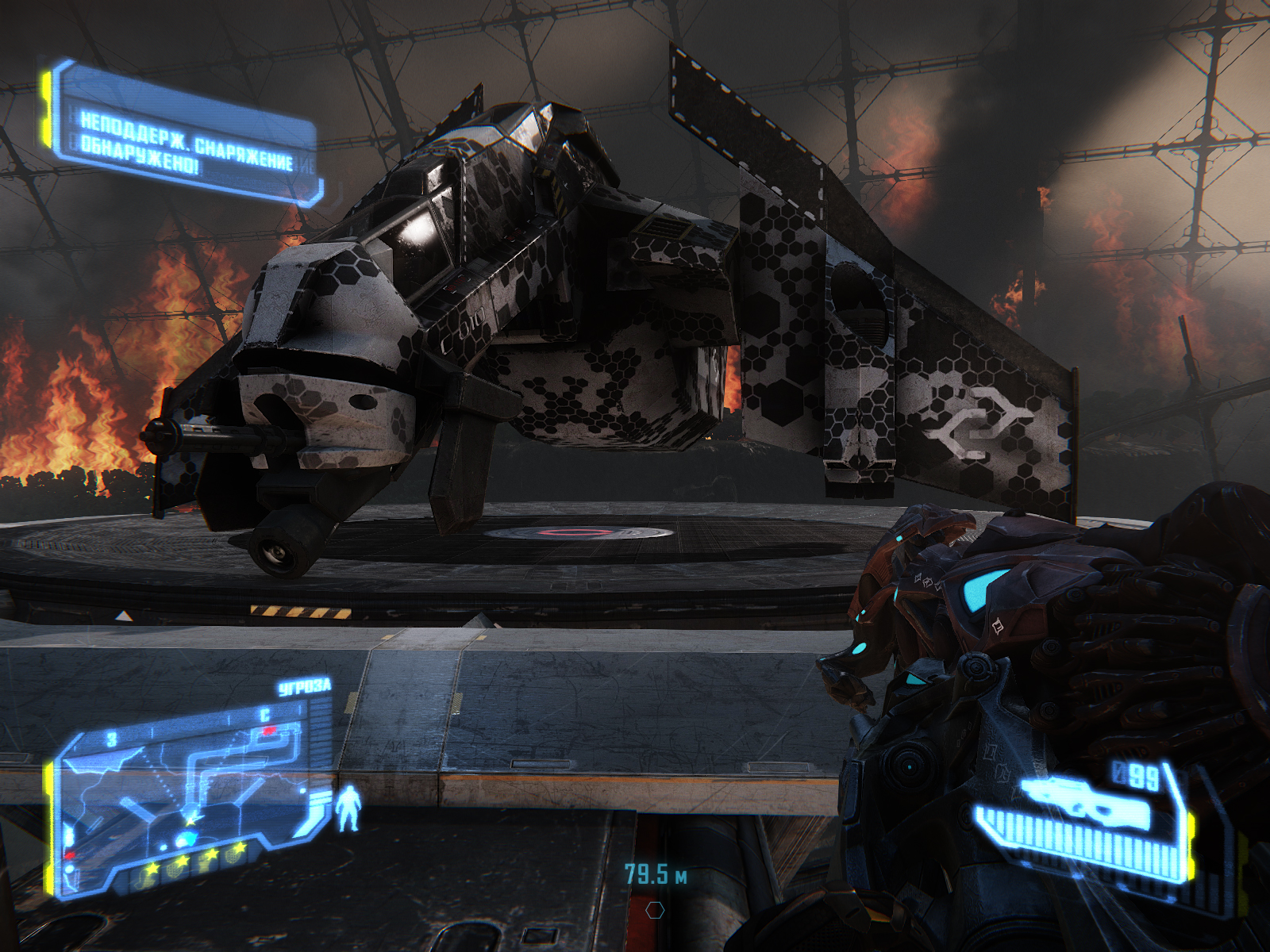Click the equipped weapon icon
The image size is (1270, 952).
1086,801
